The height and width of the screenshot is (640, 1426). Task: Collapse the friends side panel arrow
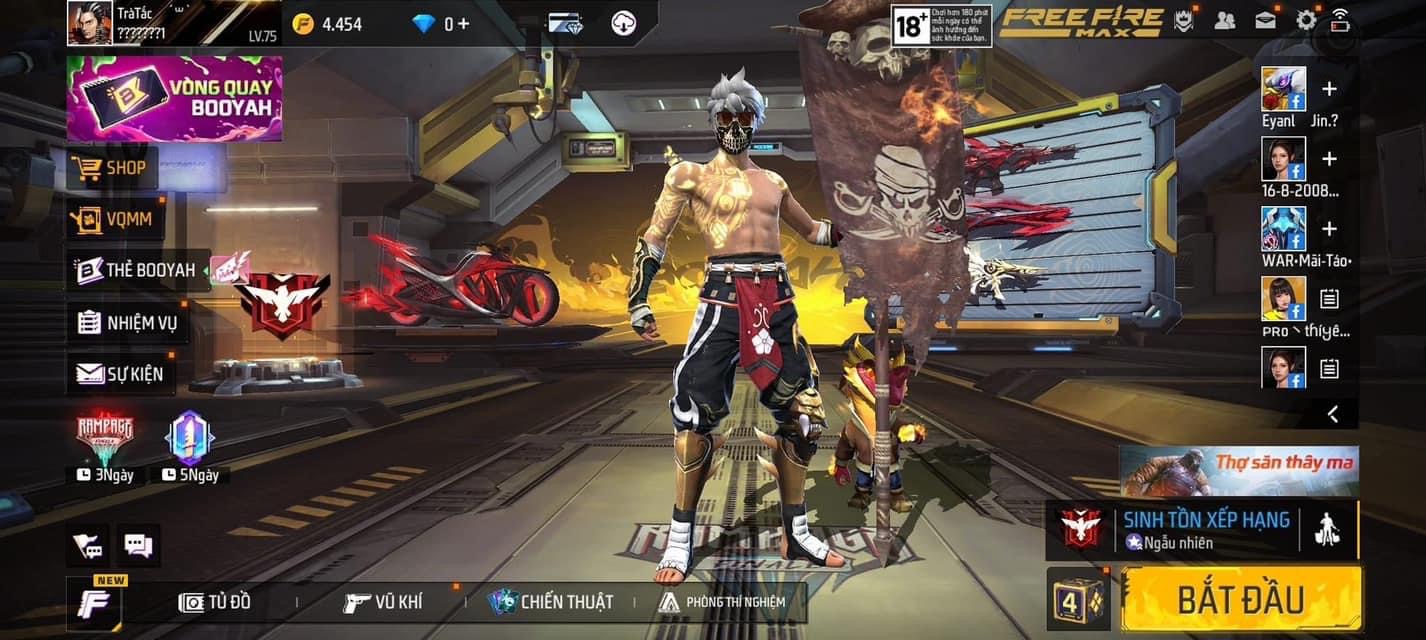[x=1332, y=413]
